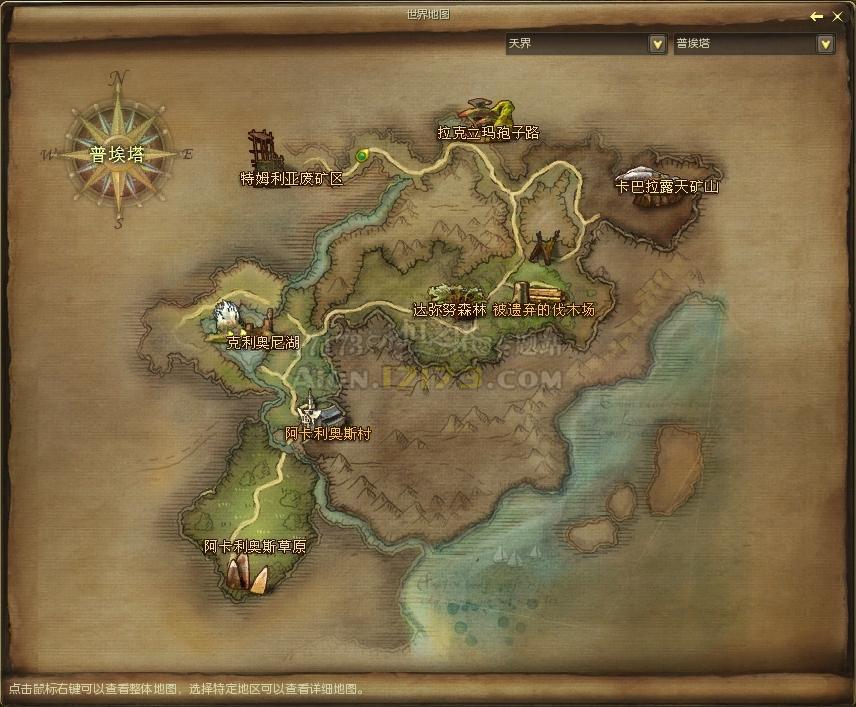The width and height of the screenshot is (856, 707).
Task: Click the green marker on the road
Action: pyautogui.click(x=362, y=155)
